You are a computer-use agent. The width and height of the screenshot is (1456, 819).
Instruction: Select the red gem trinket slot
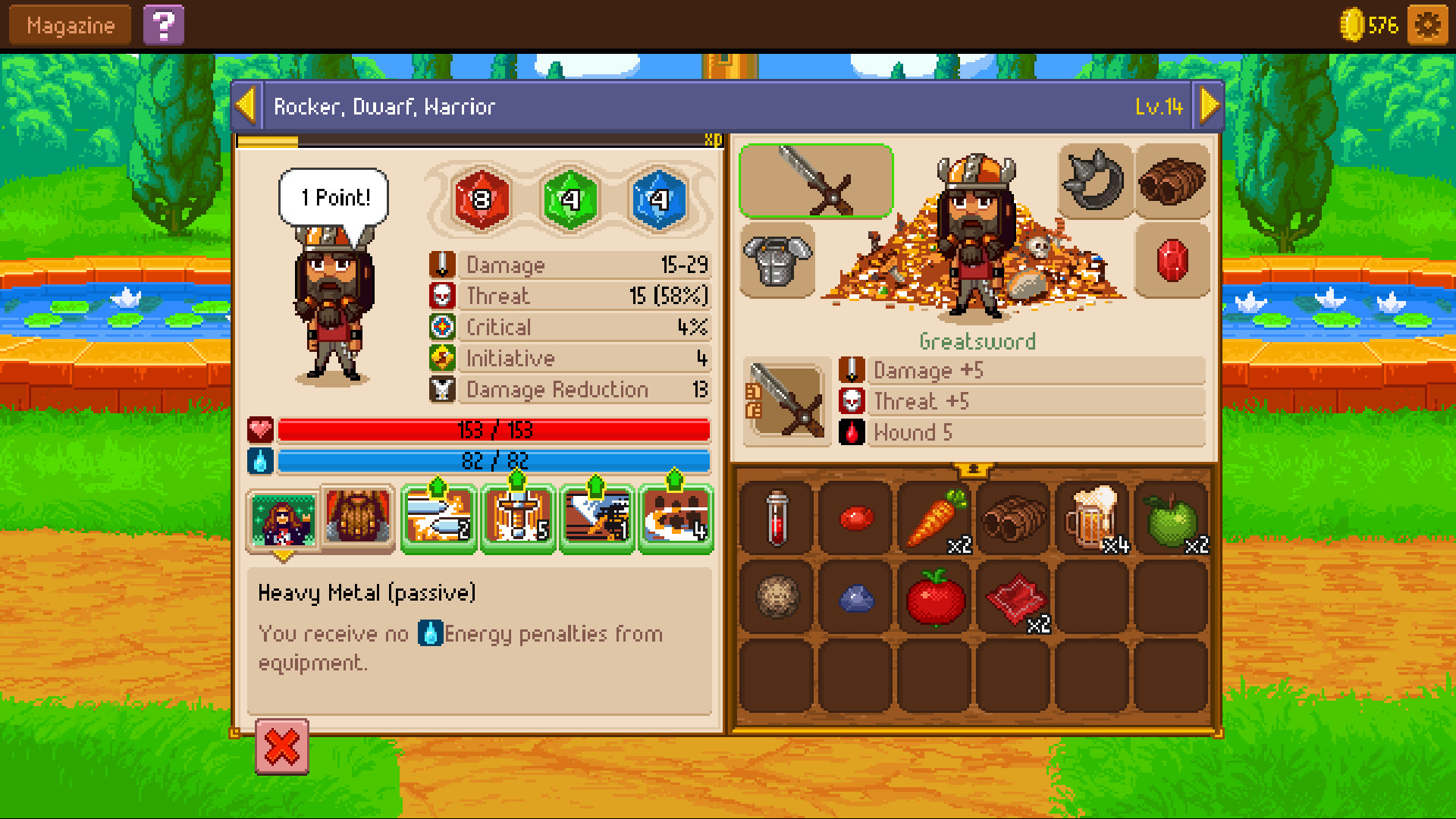pyautogui.click(x=1172, y=261)
